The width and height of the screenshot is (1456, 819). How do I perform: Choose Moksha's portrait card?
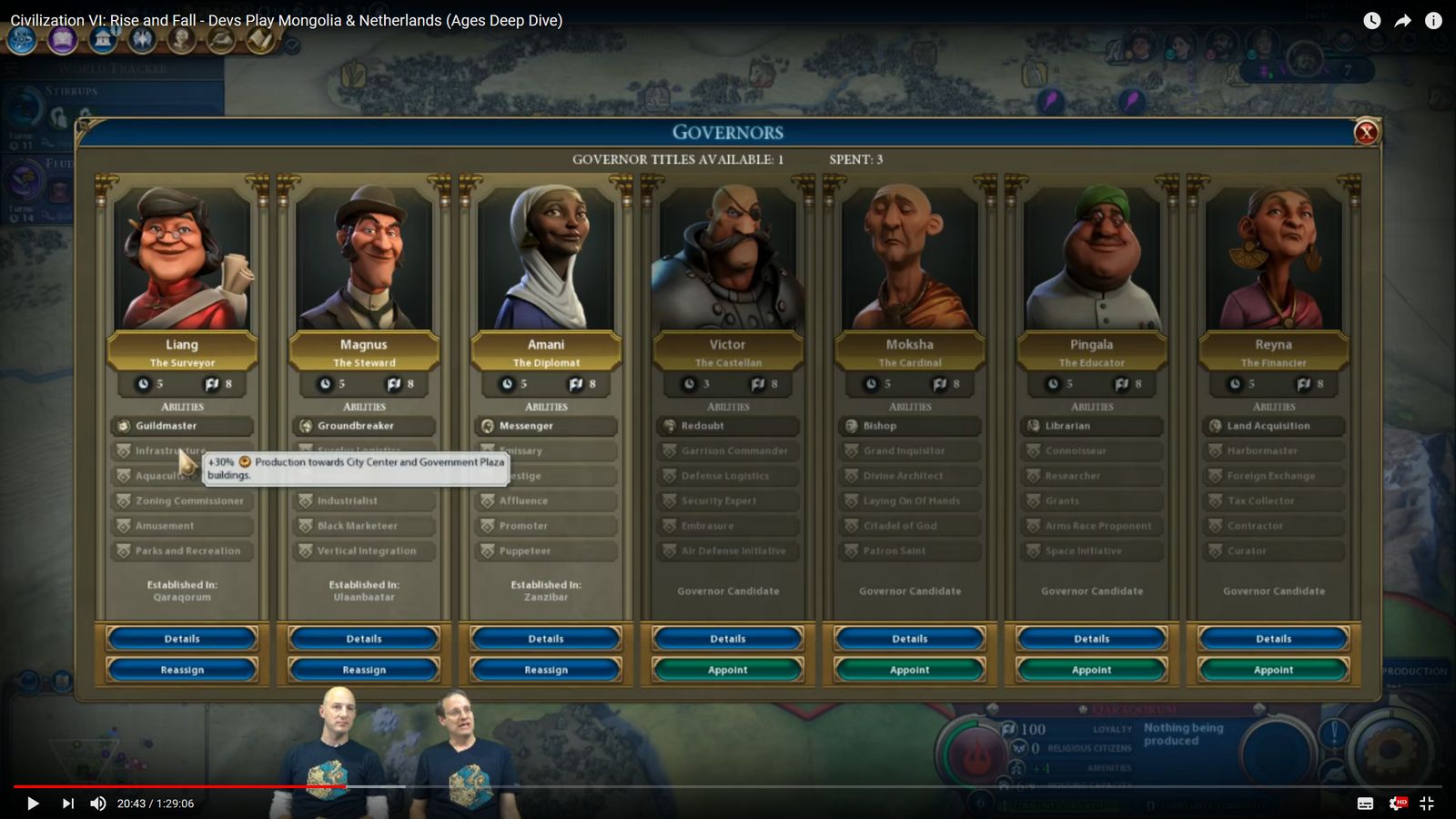910,259
